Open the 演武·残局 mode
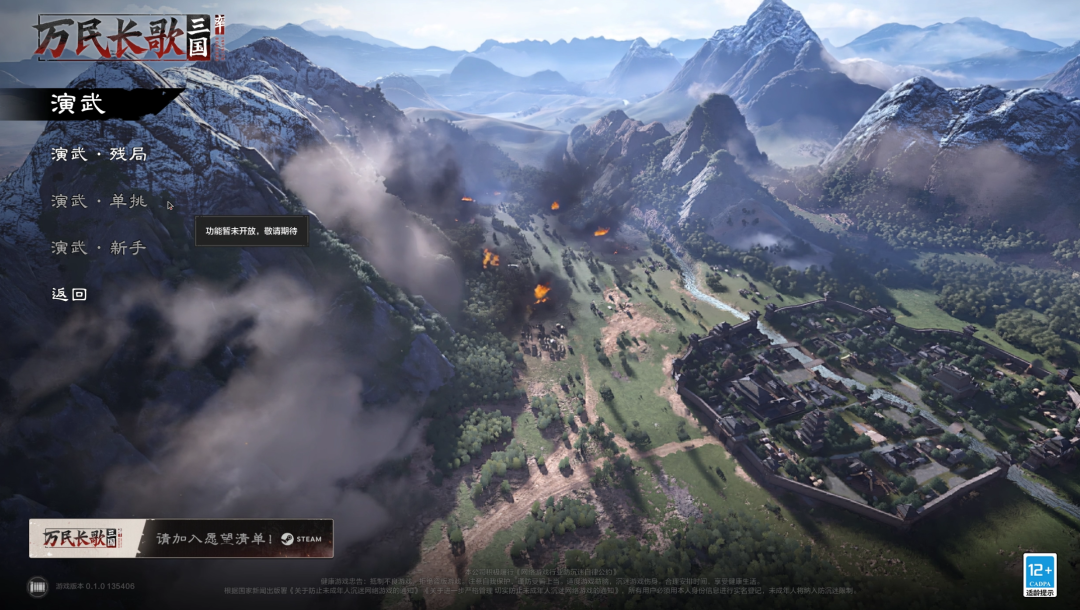This screenshot has height=610, width=1080. click(99, 154)
